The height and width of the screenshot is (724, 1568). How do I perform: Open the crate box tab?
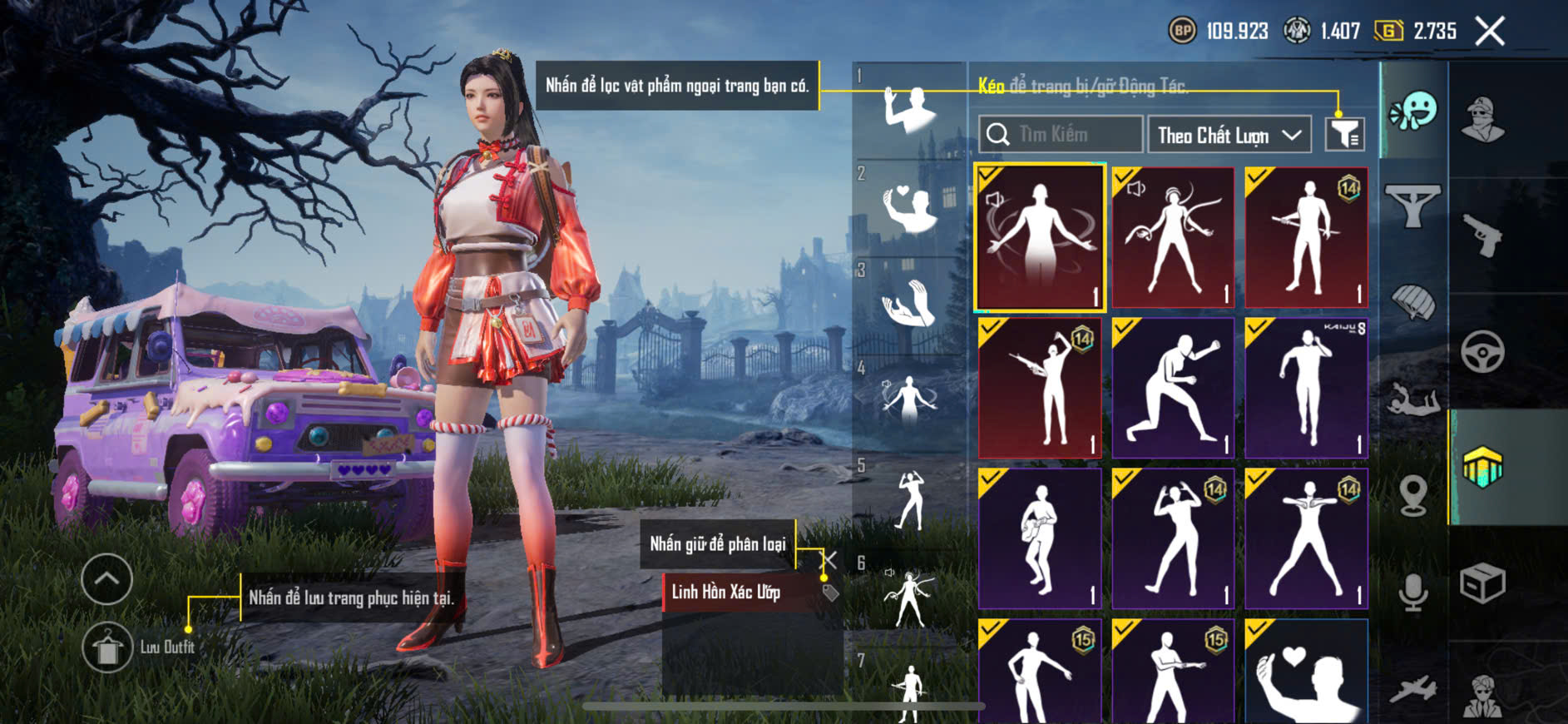point(1483,583)
